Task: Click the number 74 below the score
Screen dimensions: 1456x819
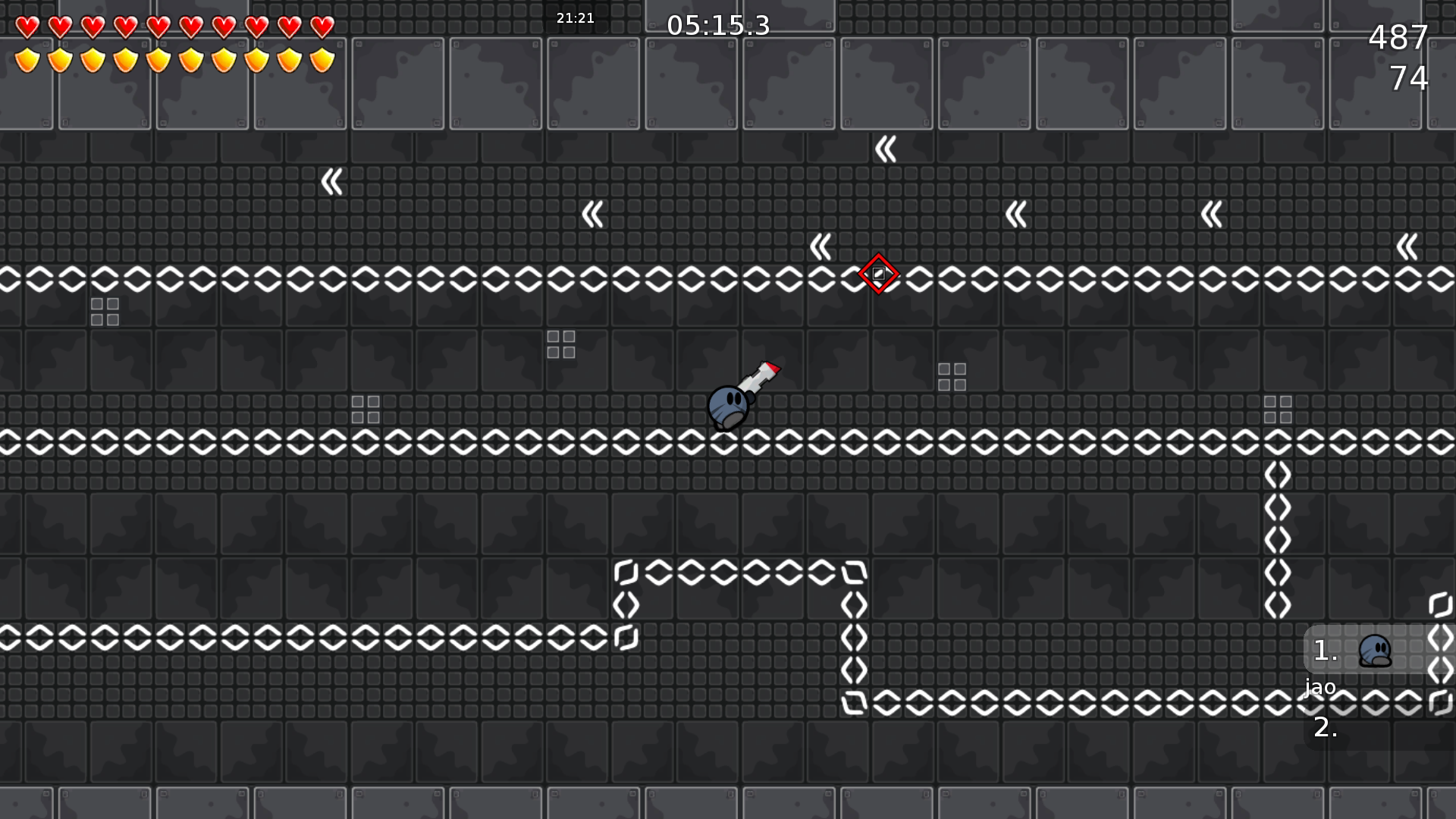Action: [1410, 77]
